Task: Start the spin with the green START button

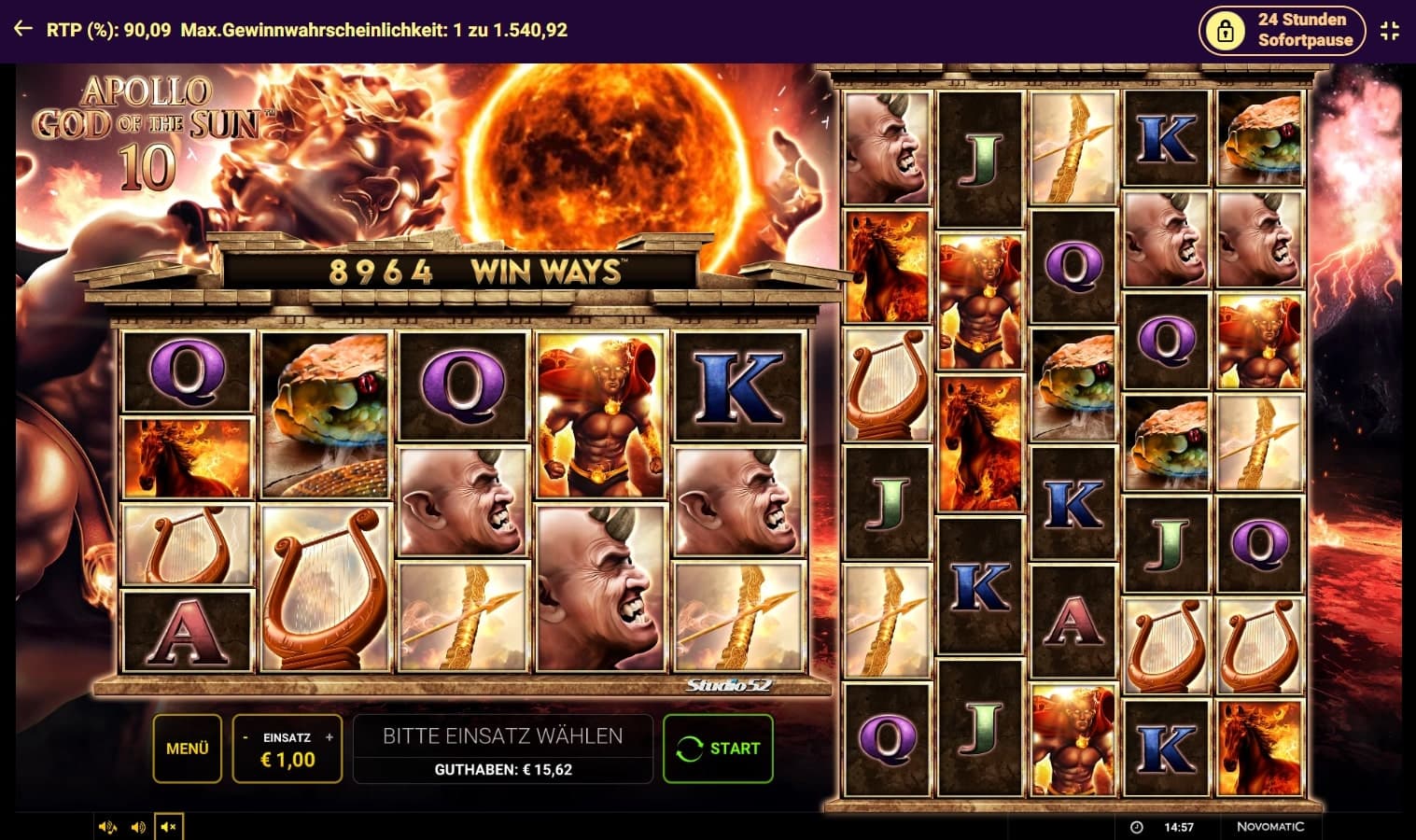Action: point(718,749)
